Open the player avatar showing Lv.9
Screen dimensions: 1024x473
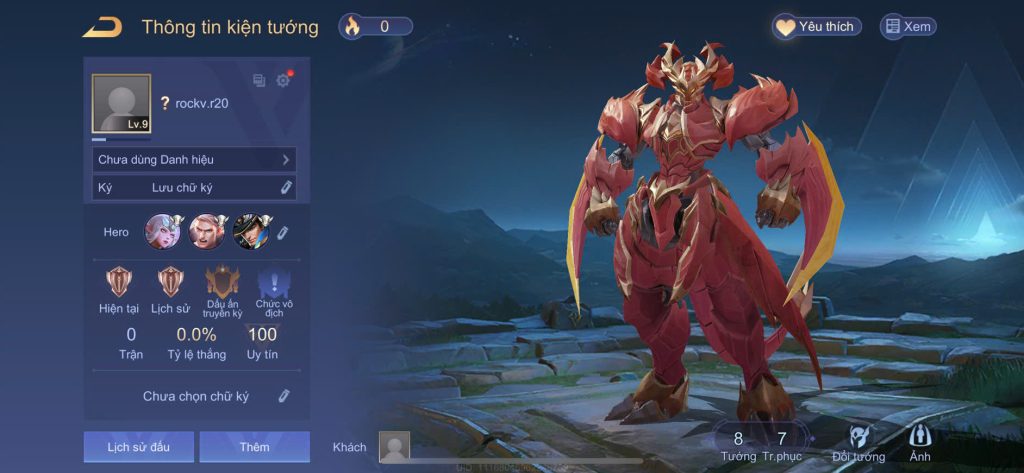tap(121, 103)
